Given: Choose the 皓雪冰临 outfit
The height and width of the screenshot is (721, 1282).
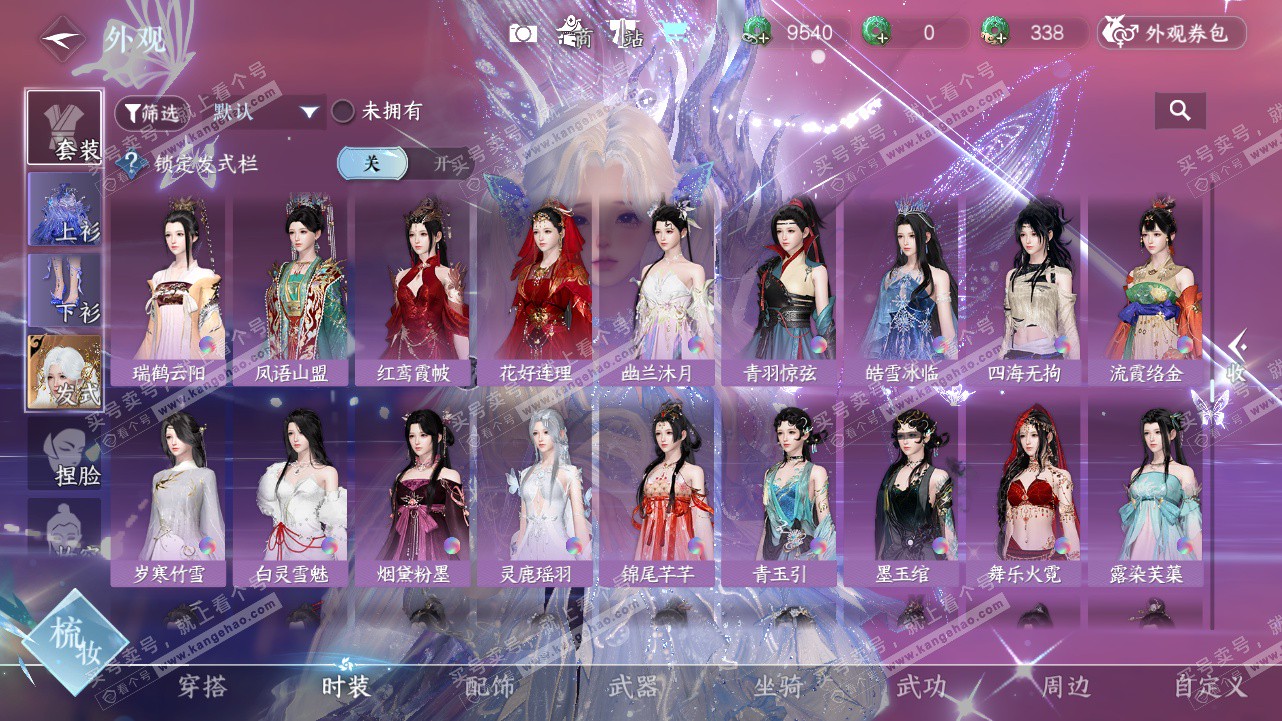Looking at the screenshot, I should point(901,290).
